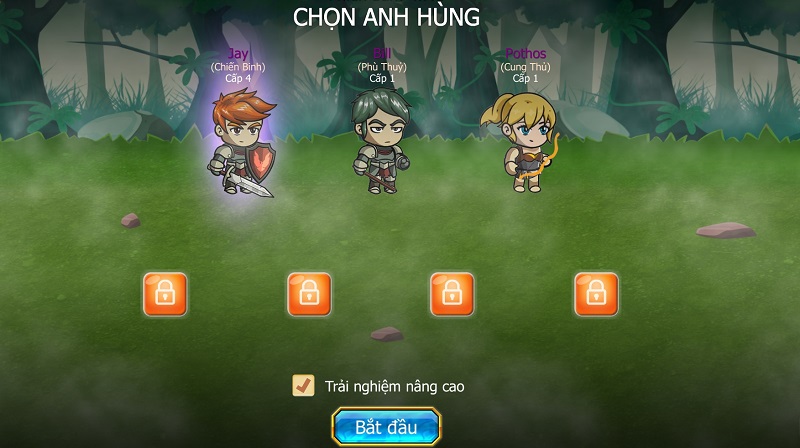Choose the hero Bill (Phù Thuỷ)
The height and width of the screenshot is (448, 800).
coord(381,140)
